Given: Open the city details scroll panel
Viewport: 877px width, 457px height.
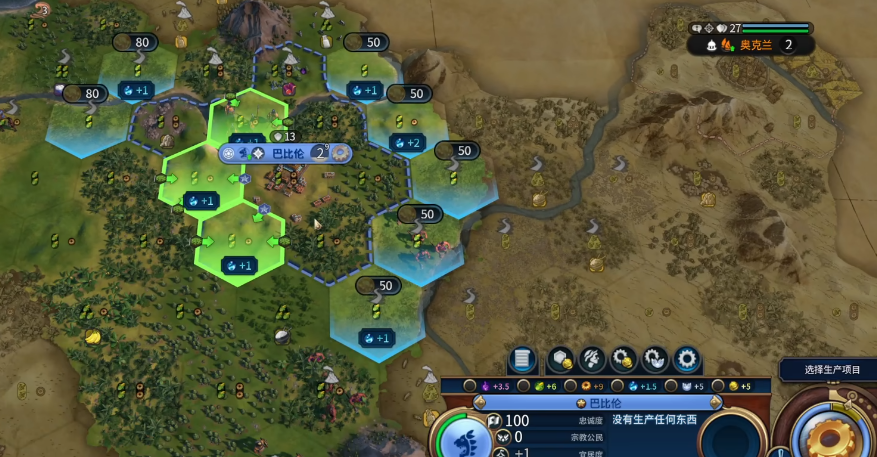Looking at the screenshot, I should [x=522, y=358].
